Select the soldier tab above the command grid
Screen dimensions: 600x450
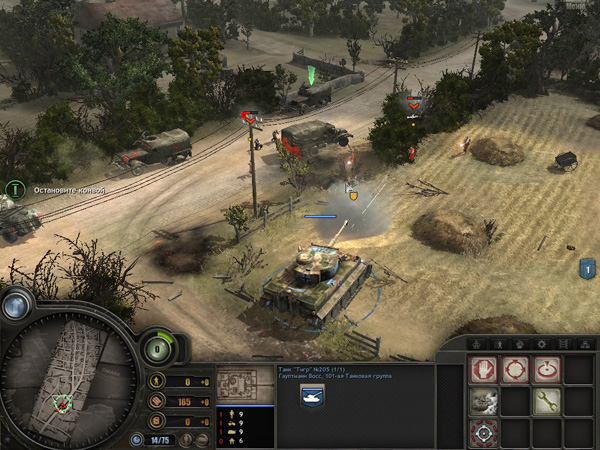[497, 345]
